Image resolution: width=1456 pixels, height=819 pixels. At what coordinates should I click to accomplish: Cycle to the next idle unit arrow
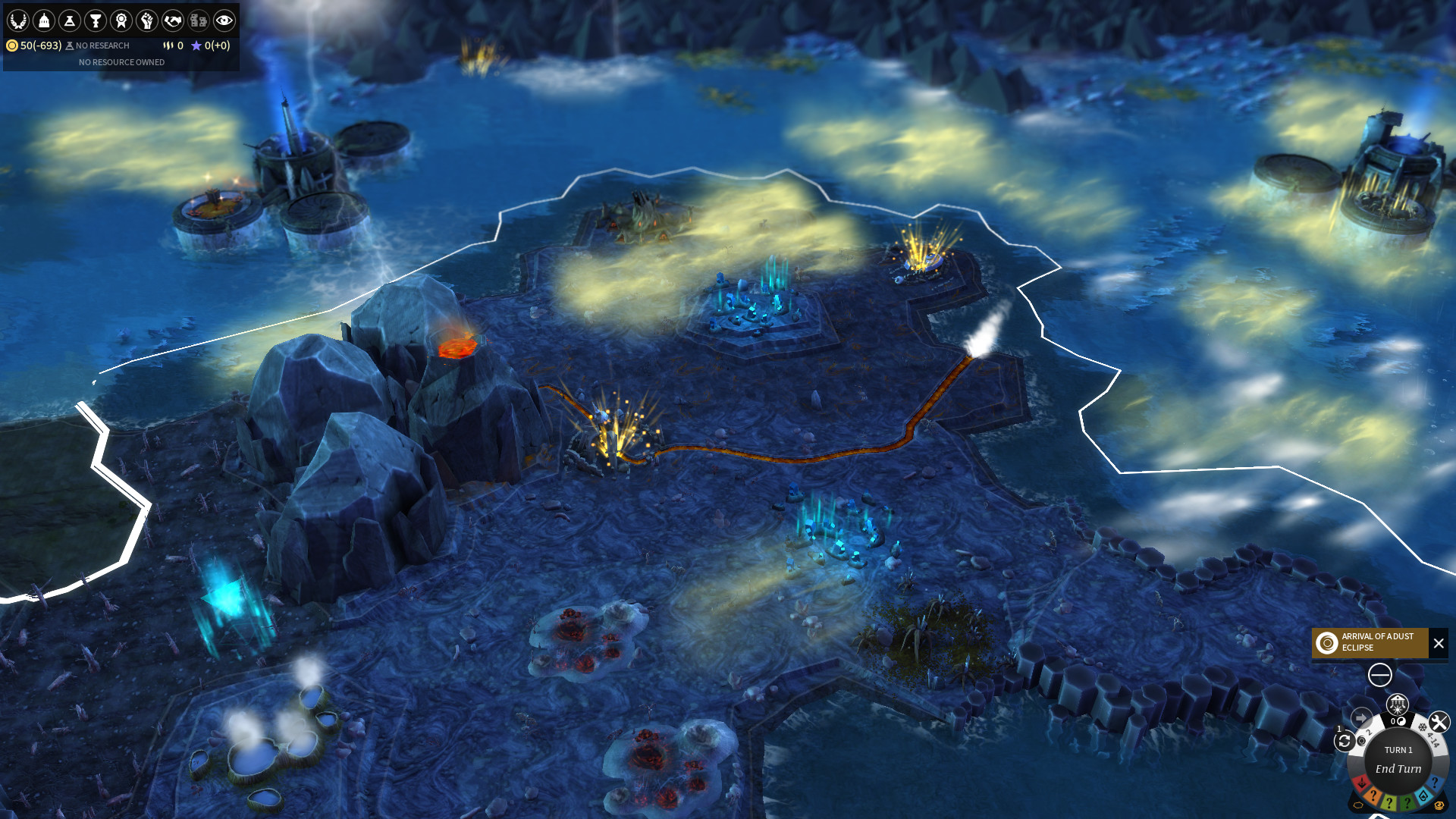[x=1361, y=717]
